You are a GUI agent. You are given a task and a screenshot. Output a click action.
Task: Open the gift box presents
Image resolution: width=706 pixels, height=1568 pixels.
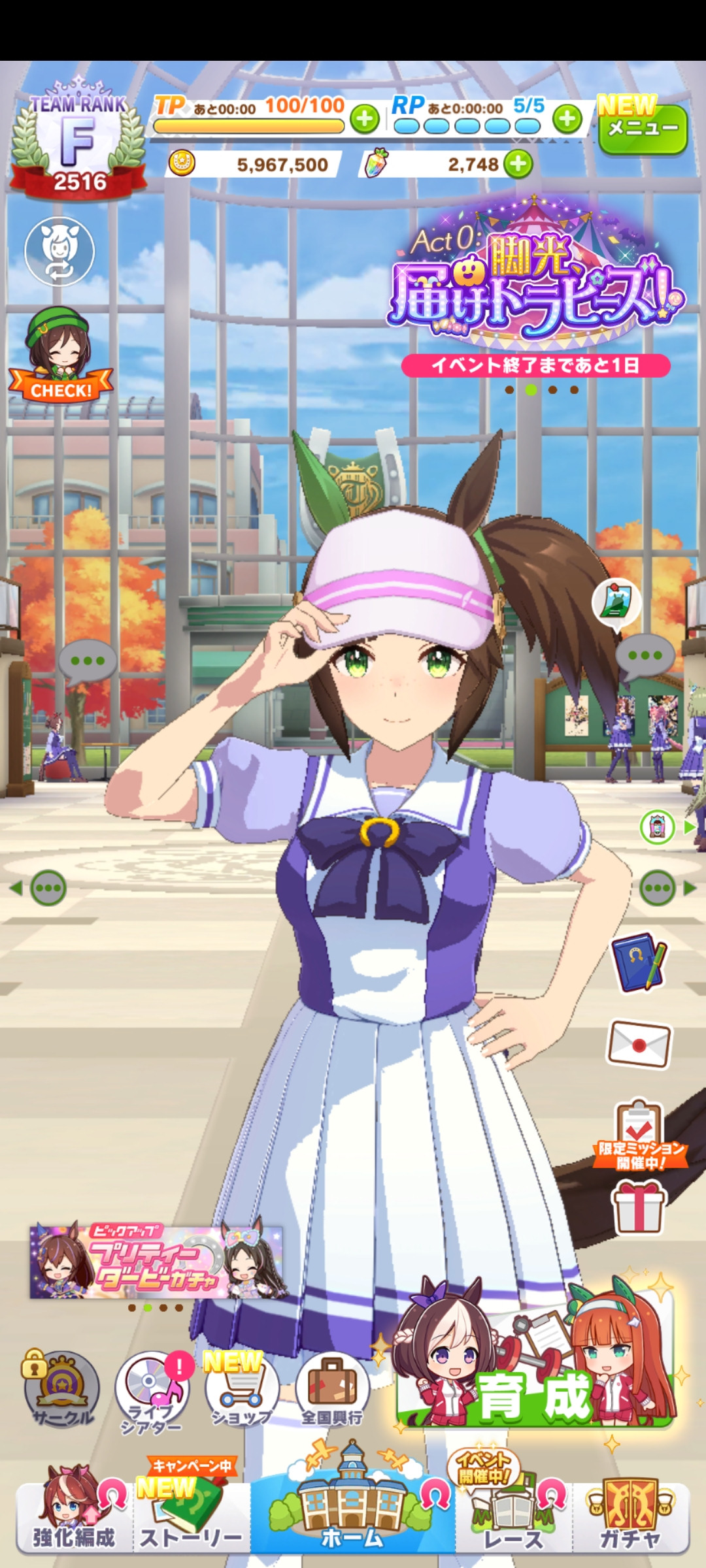639,1209
